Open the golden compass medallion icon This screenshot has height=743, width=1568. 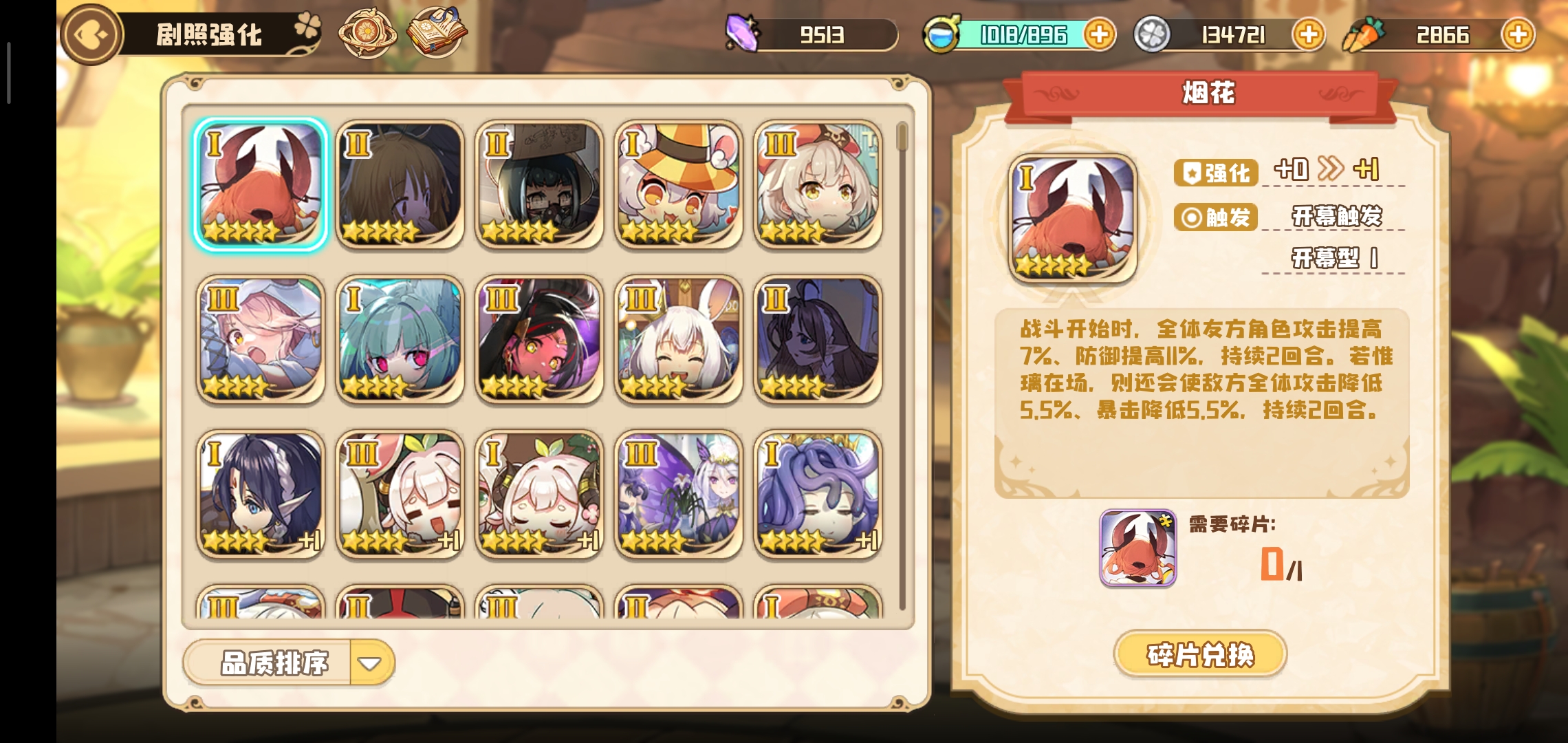click(x=367, y=33)
